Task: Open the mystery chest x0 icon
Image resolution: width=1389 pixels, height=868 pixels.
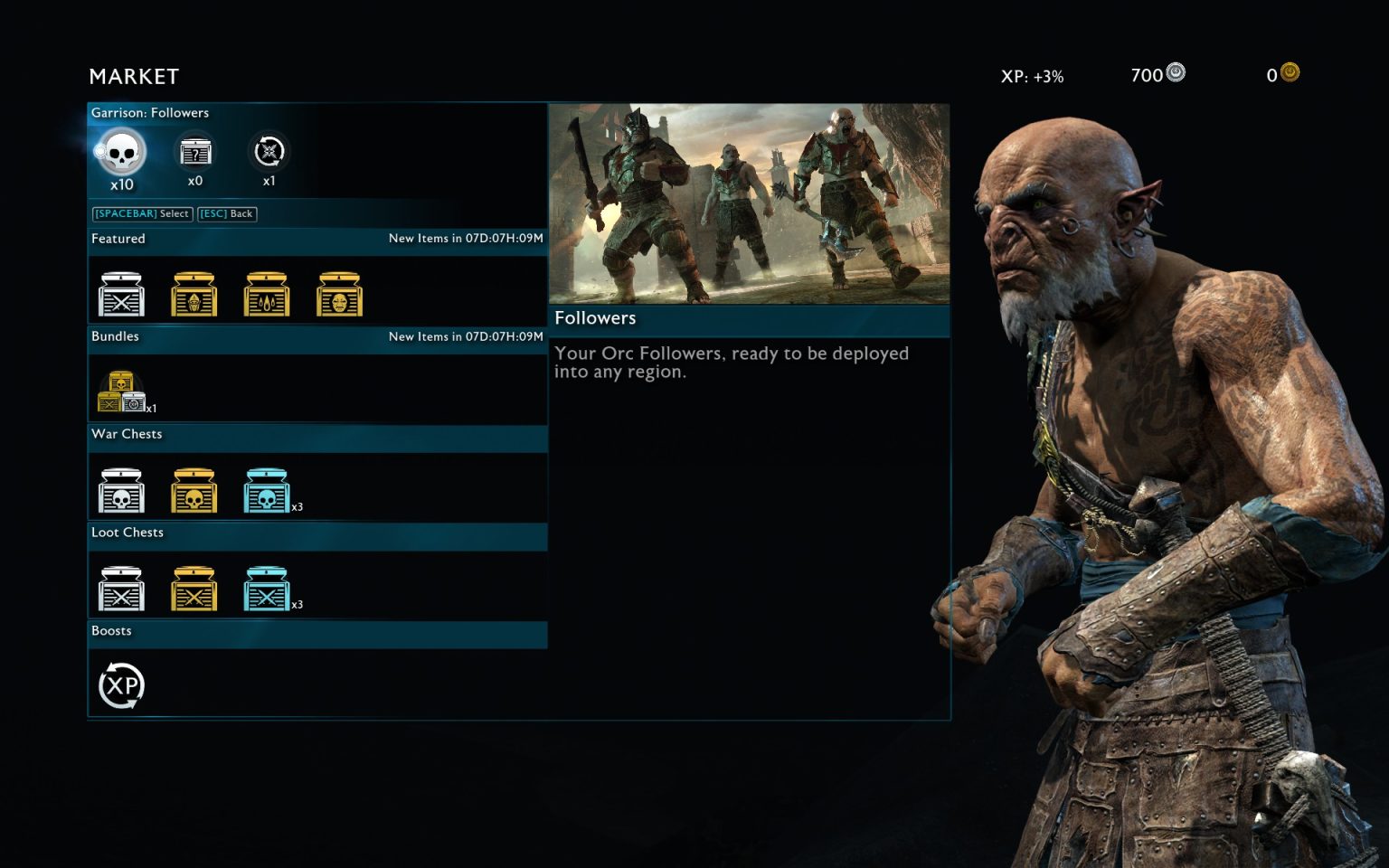Action: 194,154
